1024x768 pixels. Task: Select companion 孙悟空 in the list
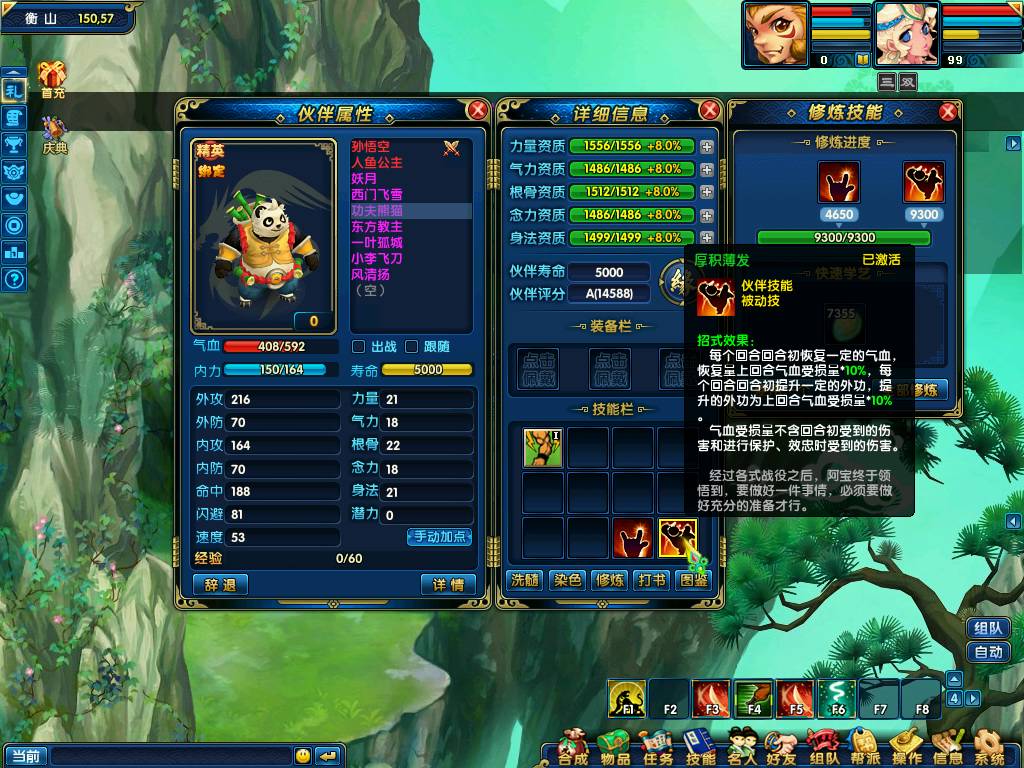371,147
